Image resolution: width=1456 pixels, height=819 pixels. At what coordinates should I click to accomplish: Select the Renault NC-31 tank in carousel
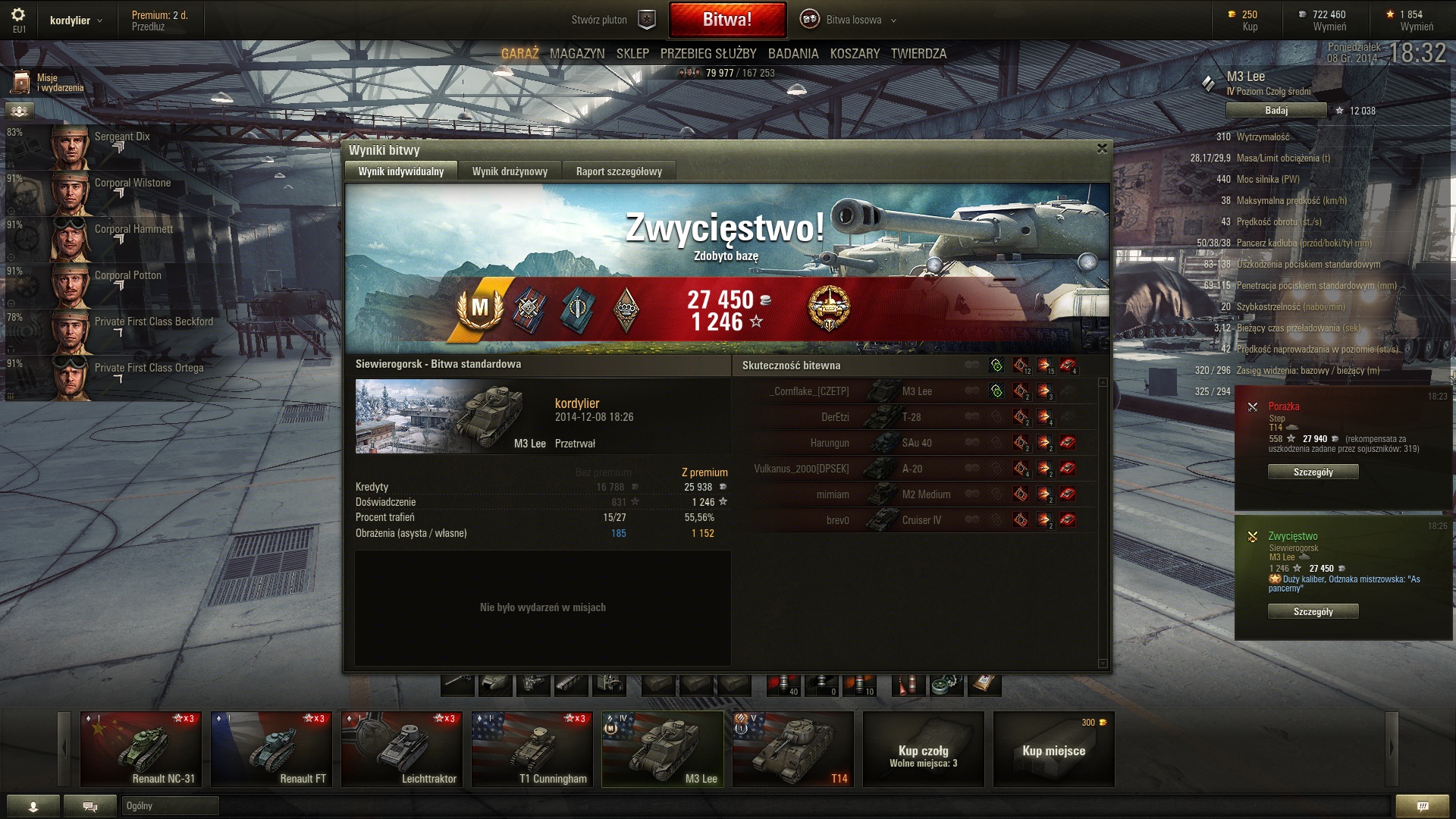coord(141,748)
